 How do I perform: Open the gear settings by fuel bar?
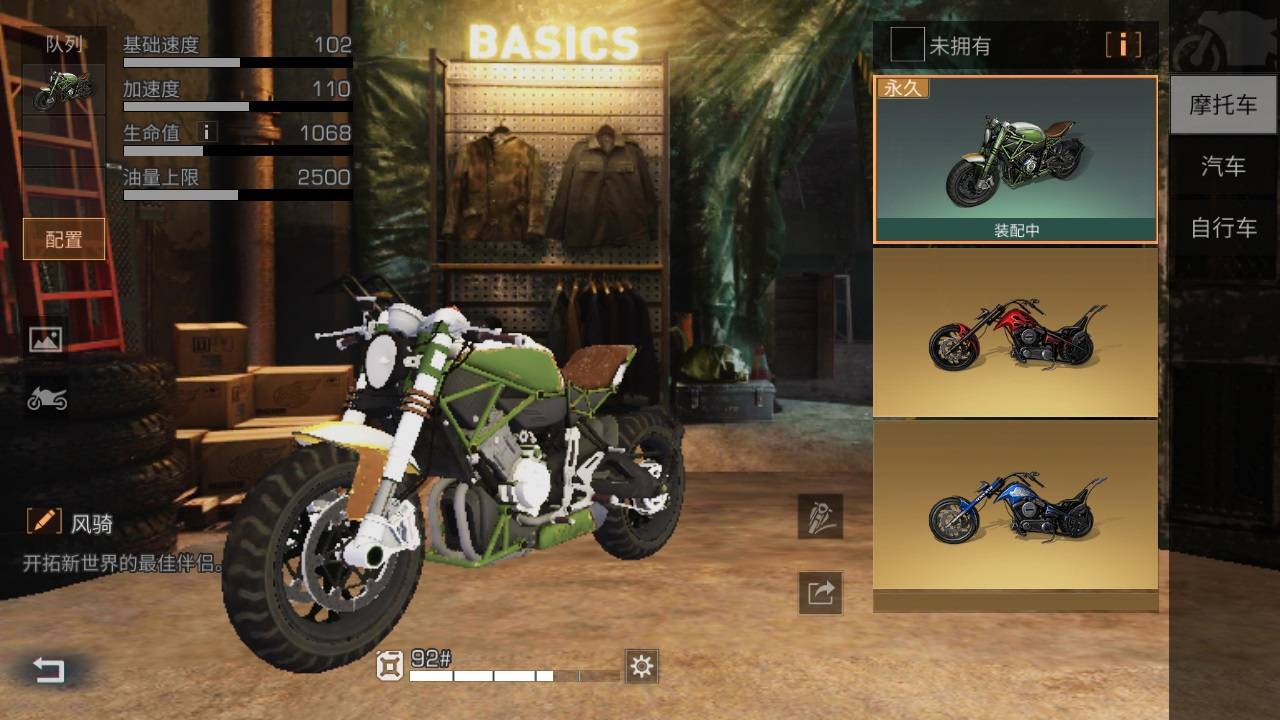(x=641, y=666)
